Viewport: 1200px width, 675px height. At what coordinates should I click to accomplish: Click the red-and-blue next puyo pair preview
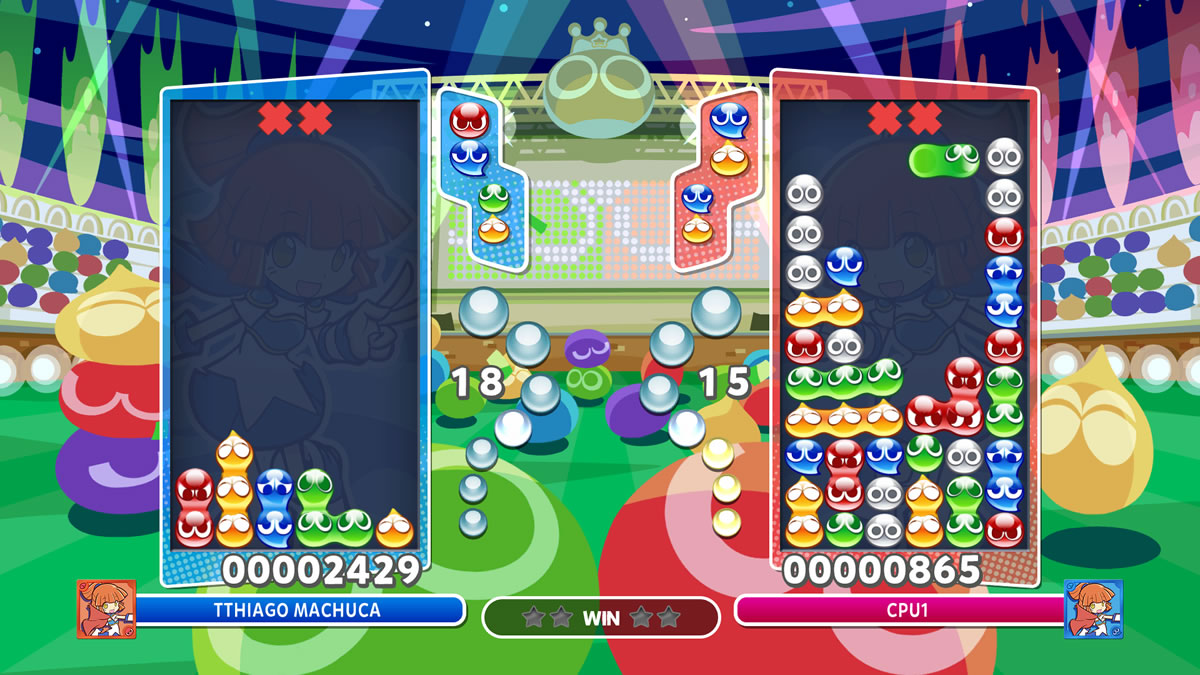(467, 137)
